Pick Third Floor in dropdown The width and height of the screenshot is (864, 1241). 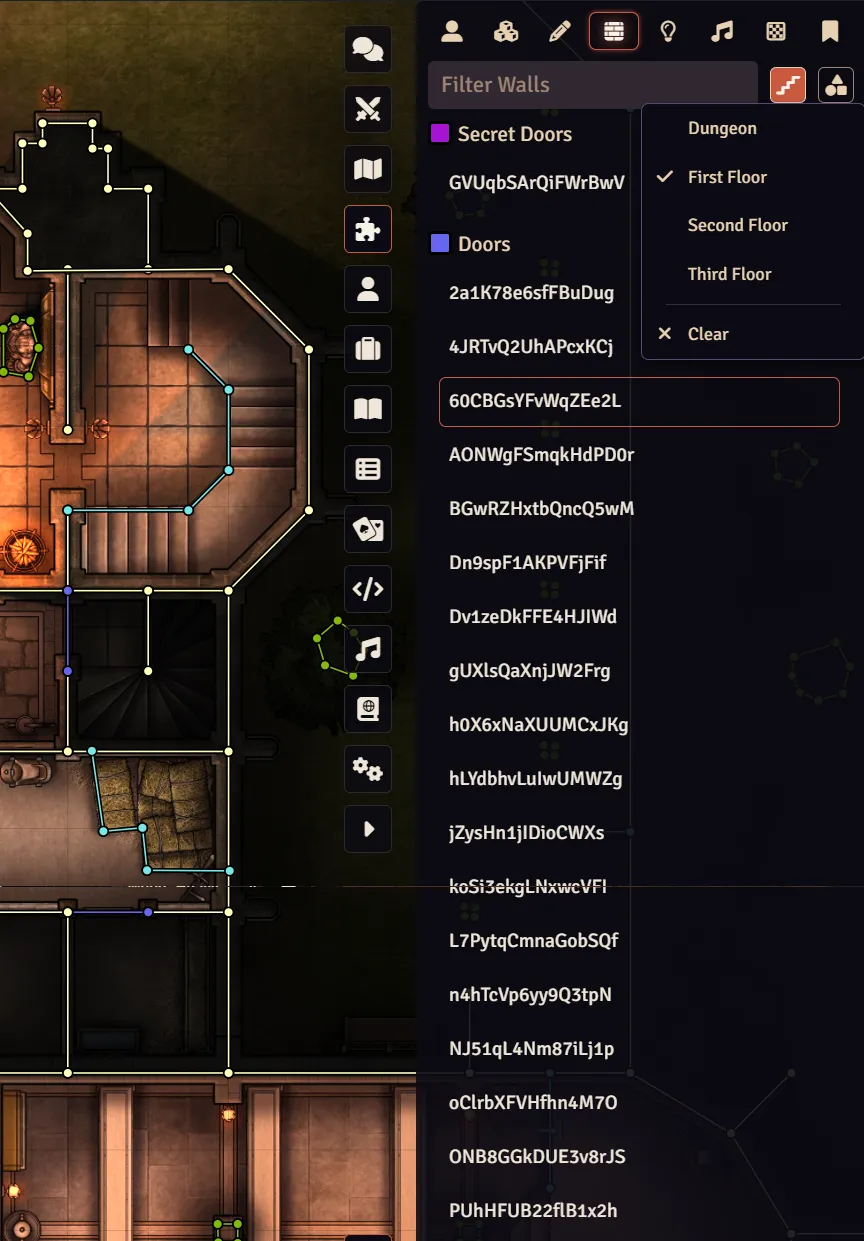click(x=729, y=274)
